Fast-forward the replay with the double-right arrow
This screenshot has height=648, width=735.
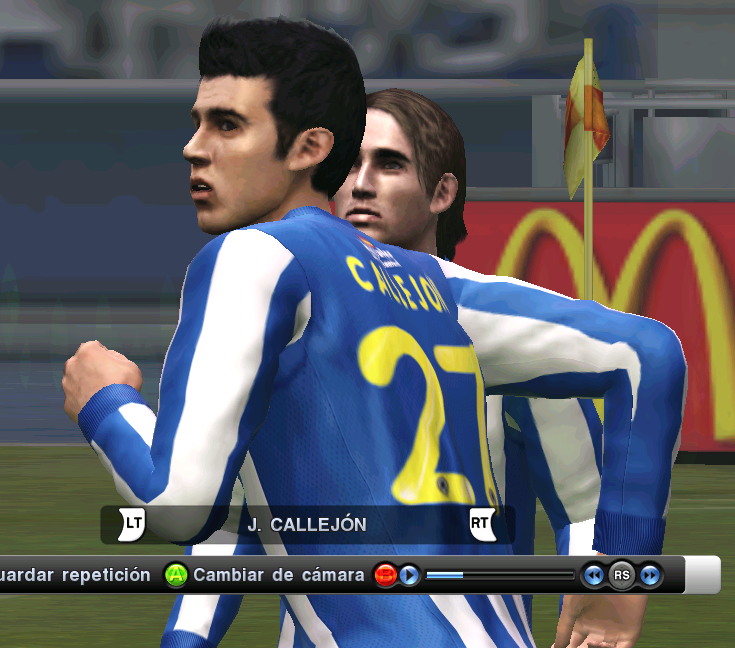650,576
